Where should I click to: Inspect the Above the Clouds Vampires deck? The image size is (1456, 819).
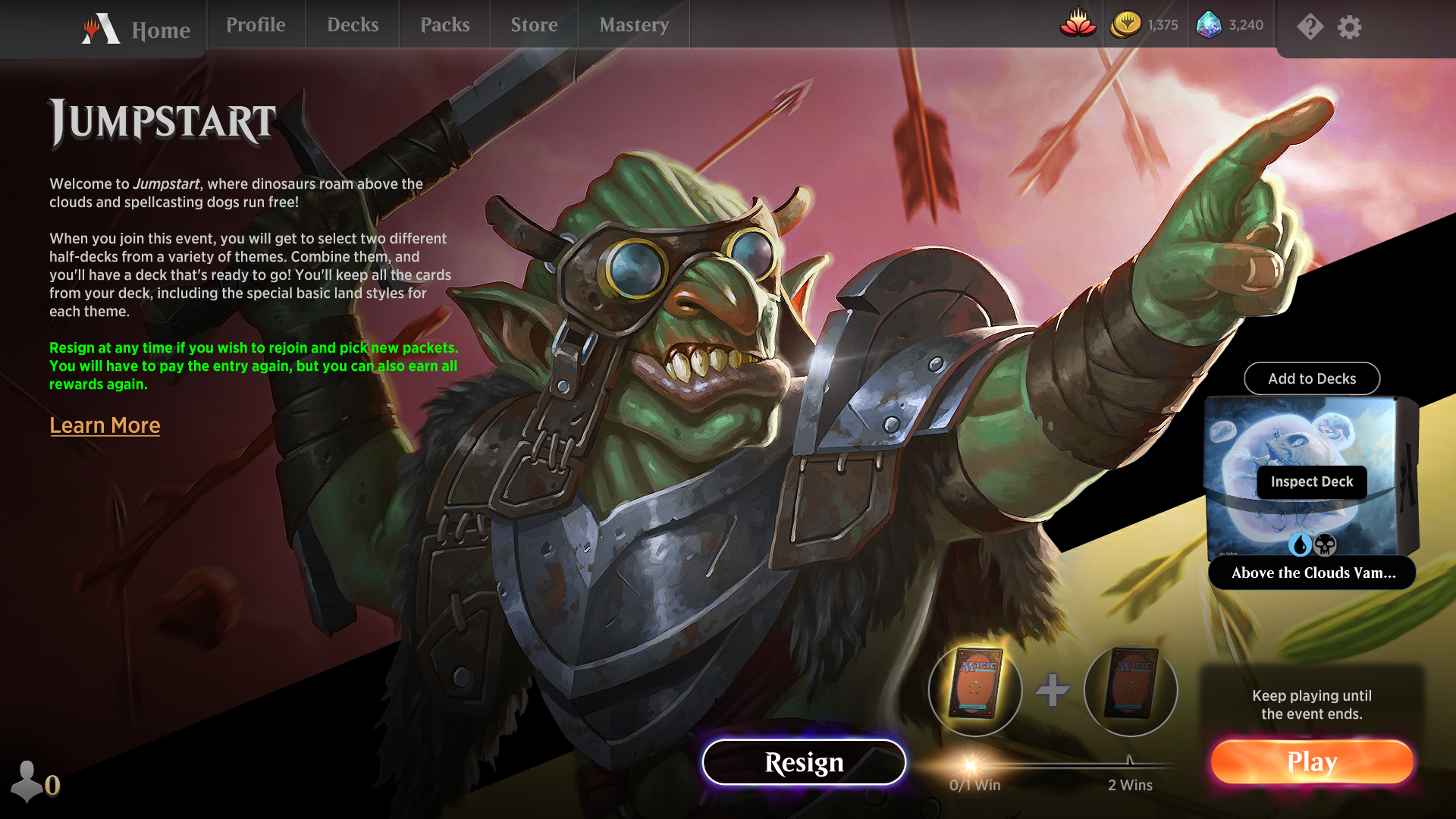(1311, 482)
